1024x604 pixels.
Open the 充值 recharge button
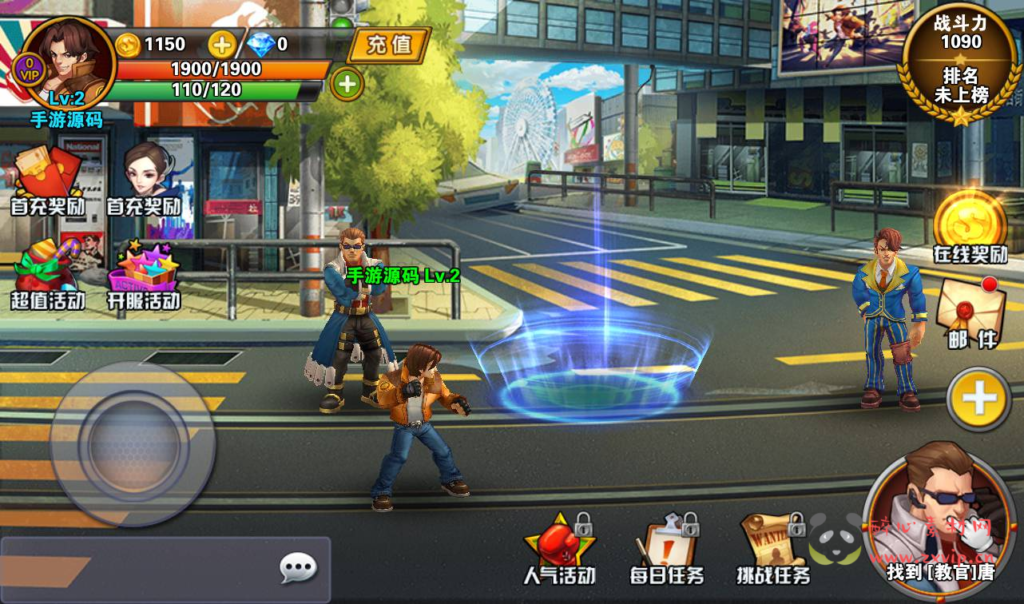[x=389, y=45]
